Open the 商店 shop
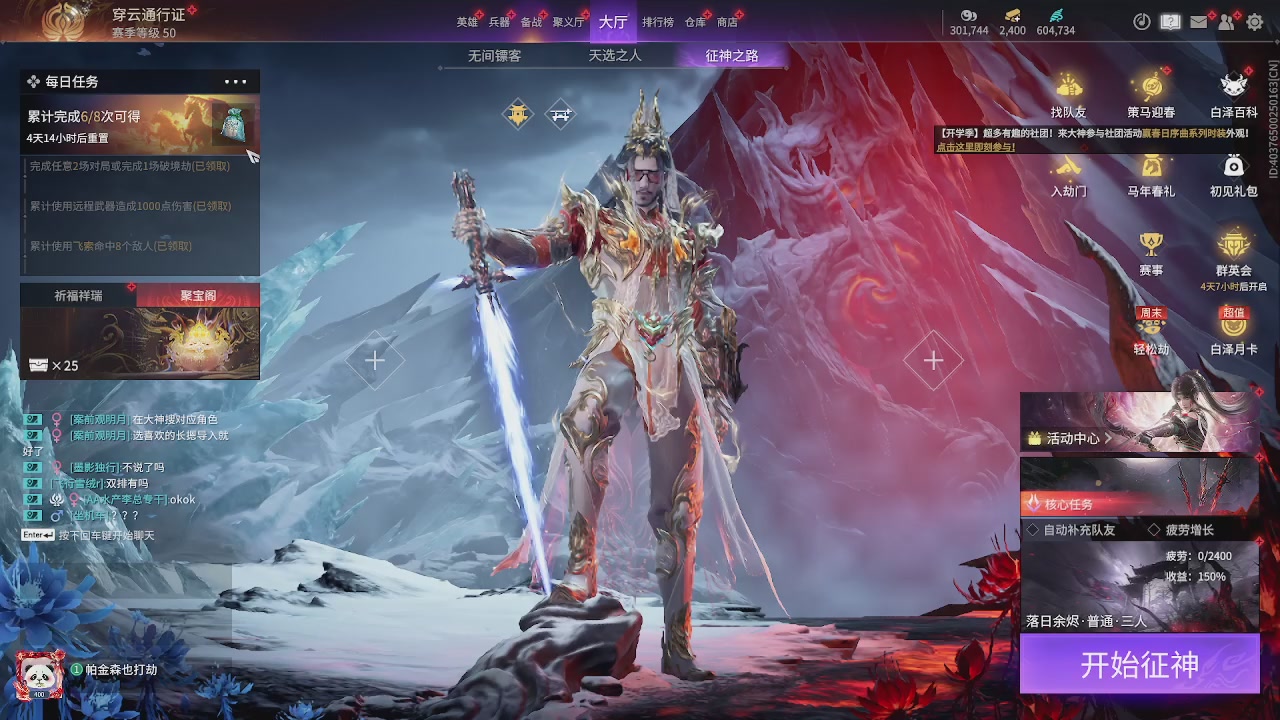The image size is (1280, 720). tap(727, 22)
